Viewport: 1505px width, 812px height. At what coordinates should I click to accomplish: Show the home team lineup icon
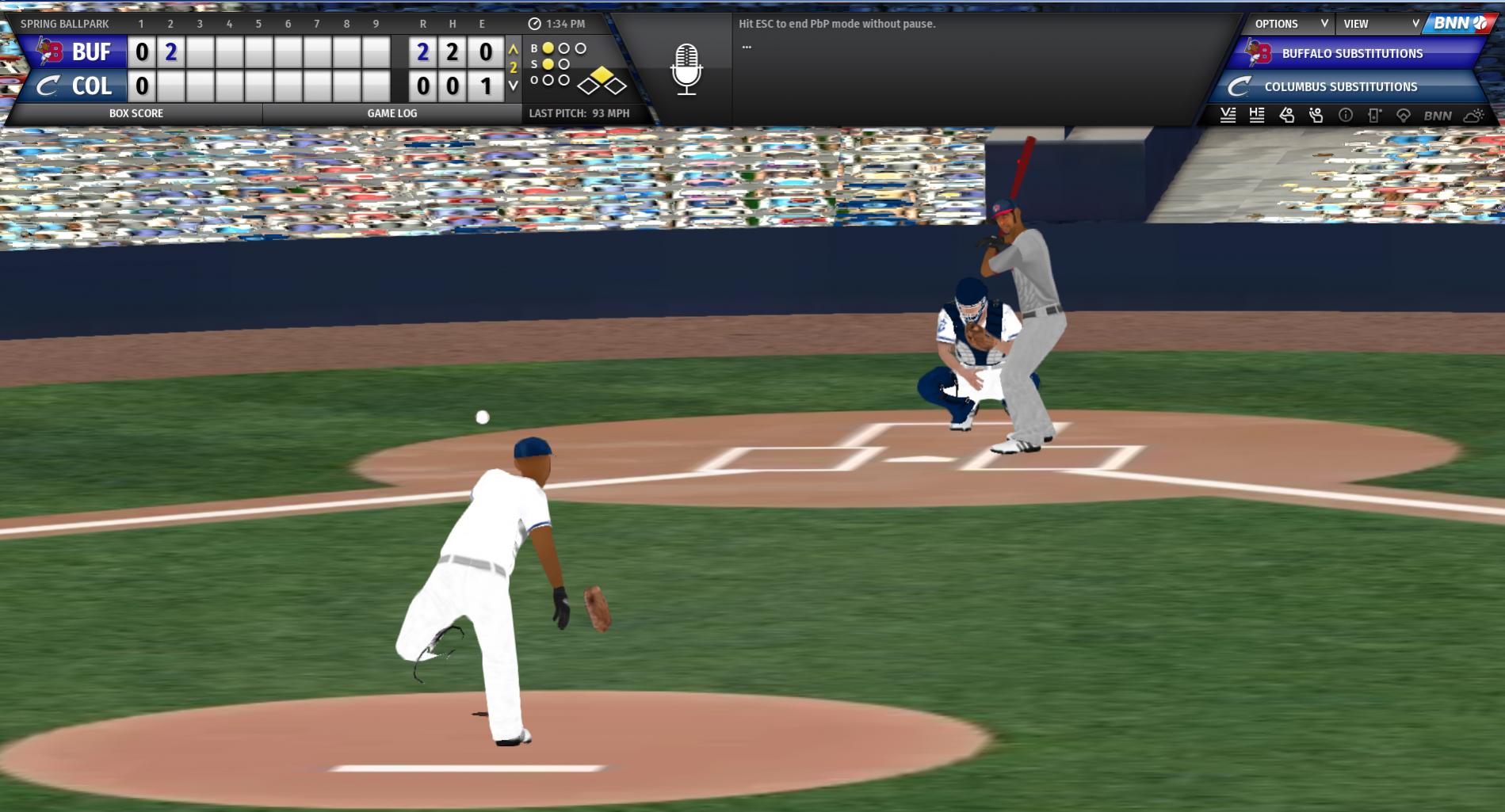1257,116
